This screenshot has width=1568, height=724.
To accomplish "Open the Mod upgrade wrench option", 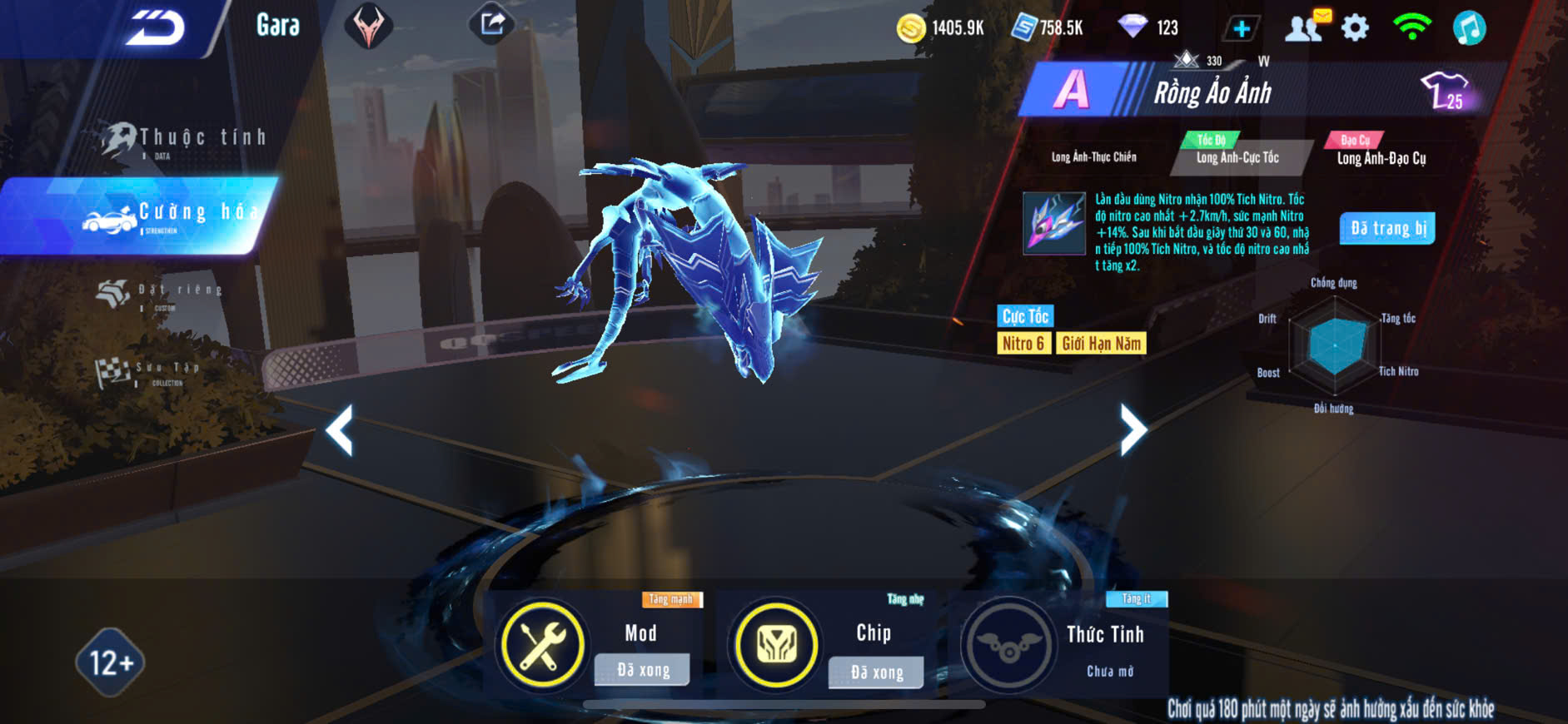I will point(542,645).
